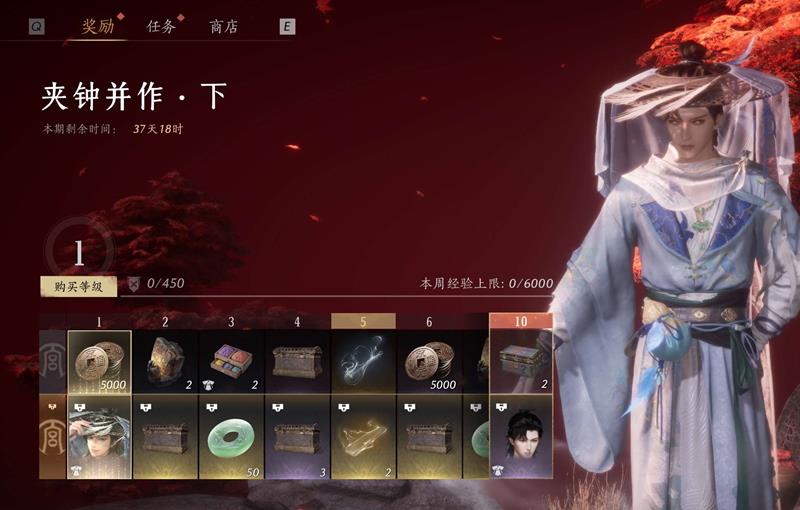Image resolution: width=800 pixels, height=510 pixels.
Task: Select the level 6 copper coins reward
Action: tap(429, 362)
